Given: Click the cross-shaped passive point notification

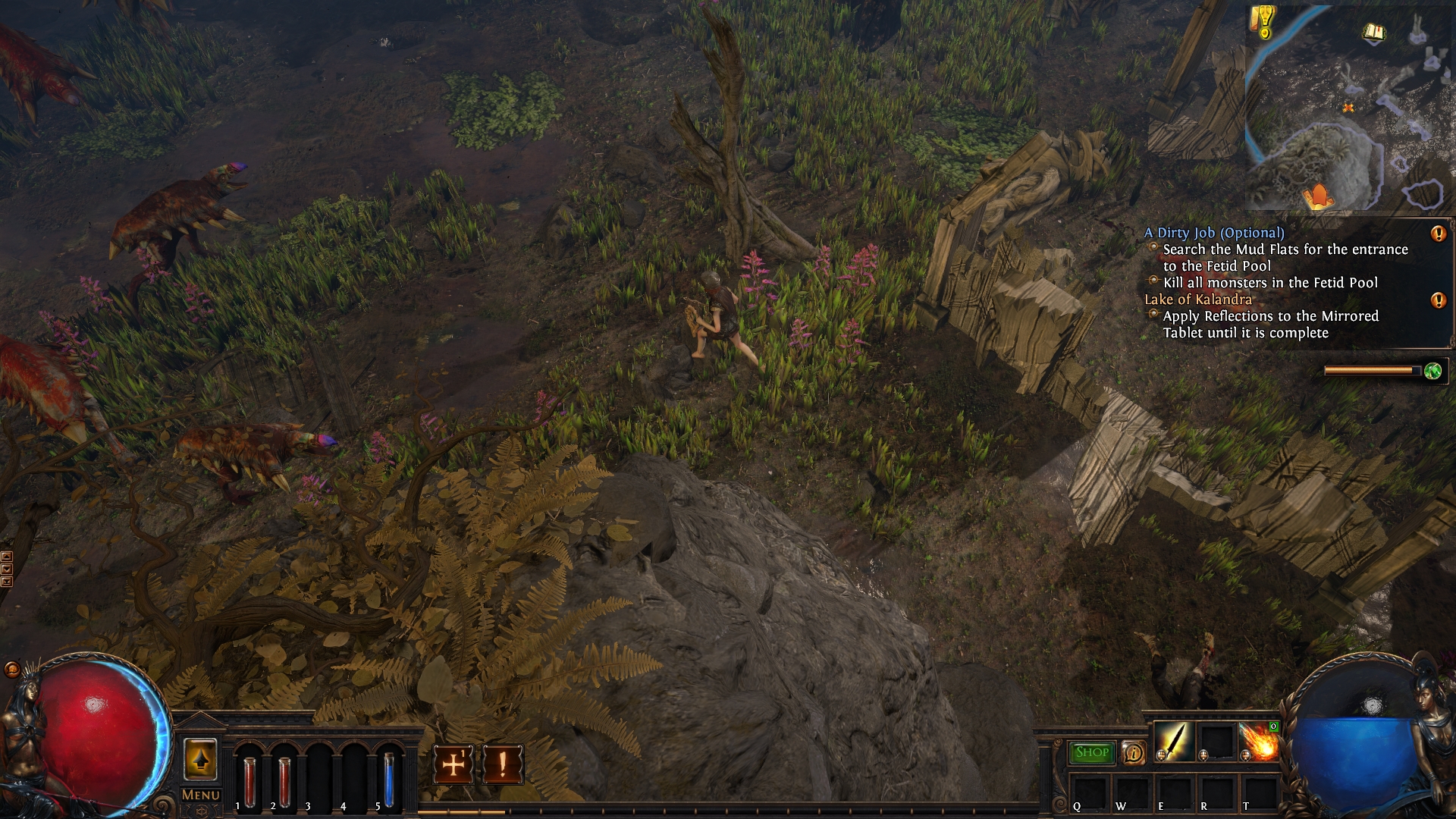Looking at the screenshot, I should 453,764.
